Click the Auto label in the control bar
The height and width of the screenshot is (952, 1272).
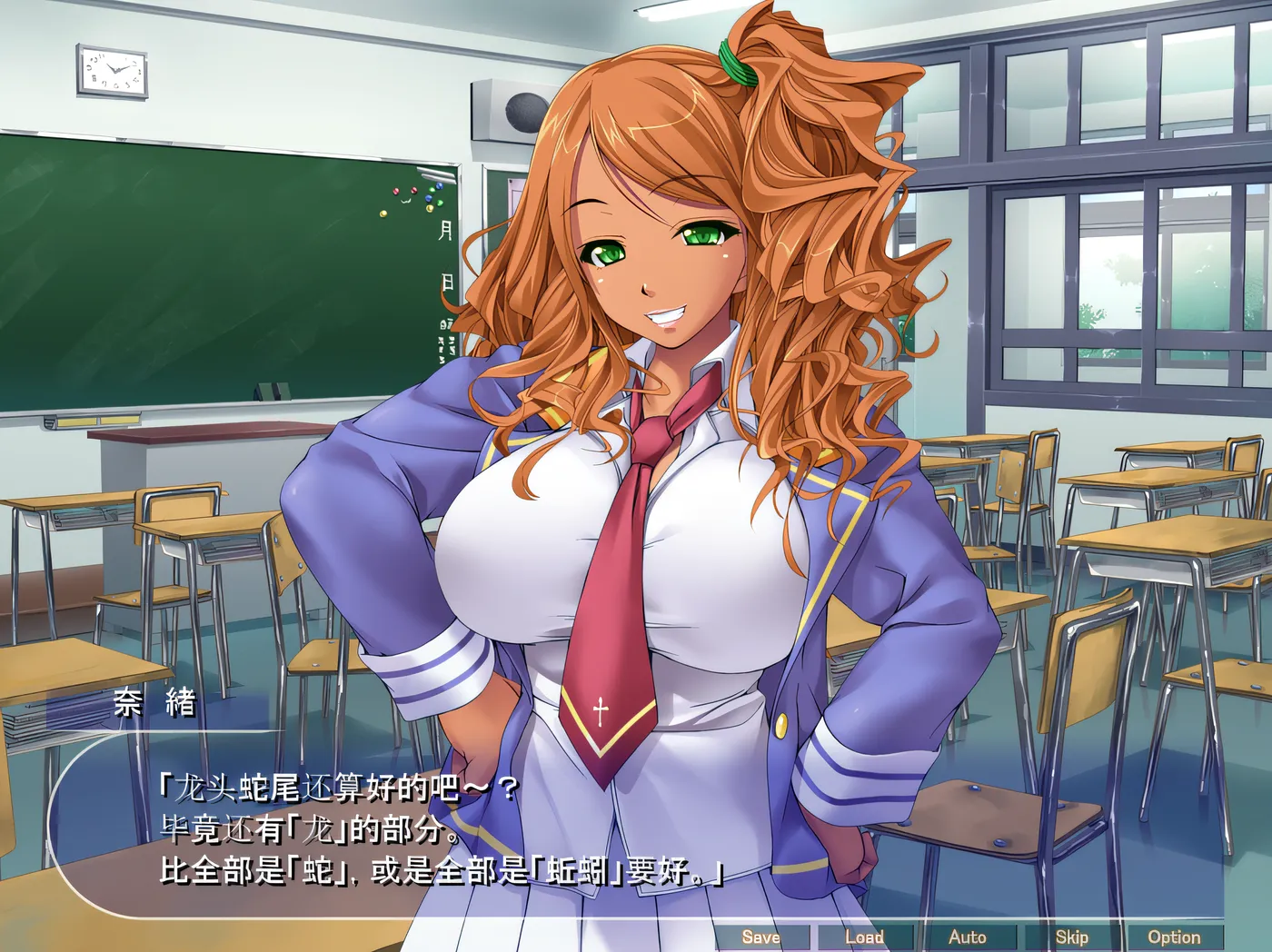969,936
